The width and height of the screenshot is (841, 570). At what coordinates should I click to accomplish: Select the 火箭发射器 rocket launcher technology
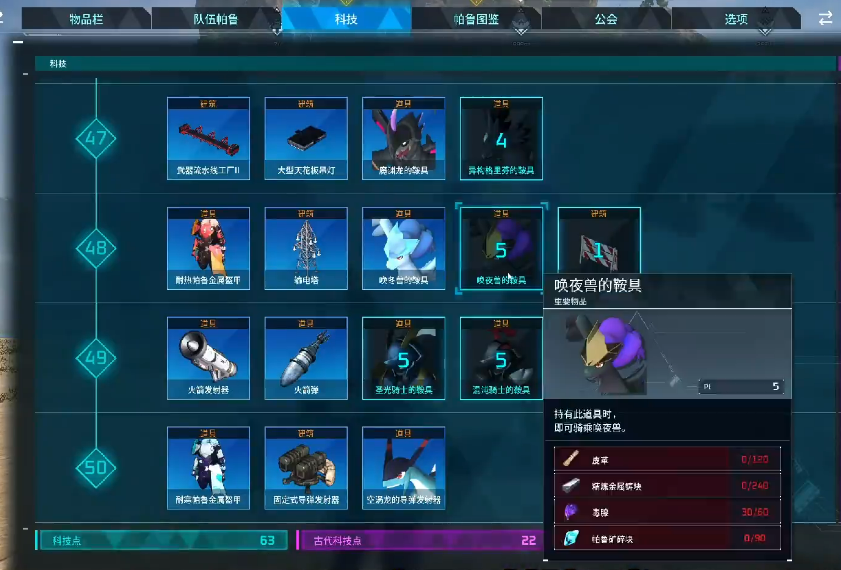[x=207, y=358]
